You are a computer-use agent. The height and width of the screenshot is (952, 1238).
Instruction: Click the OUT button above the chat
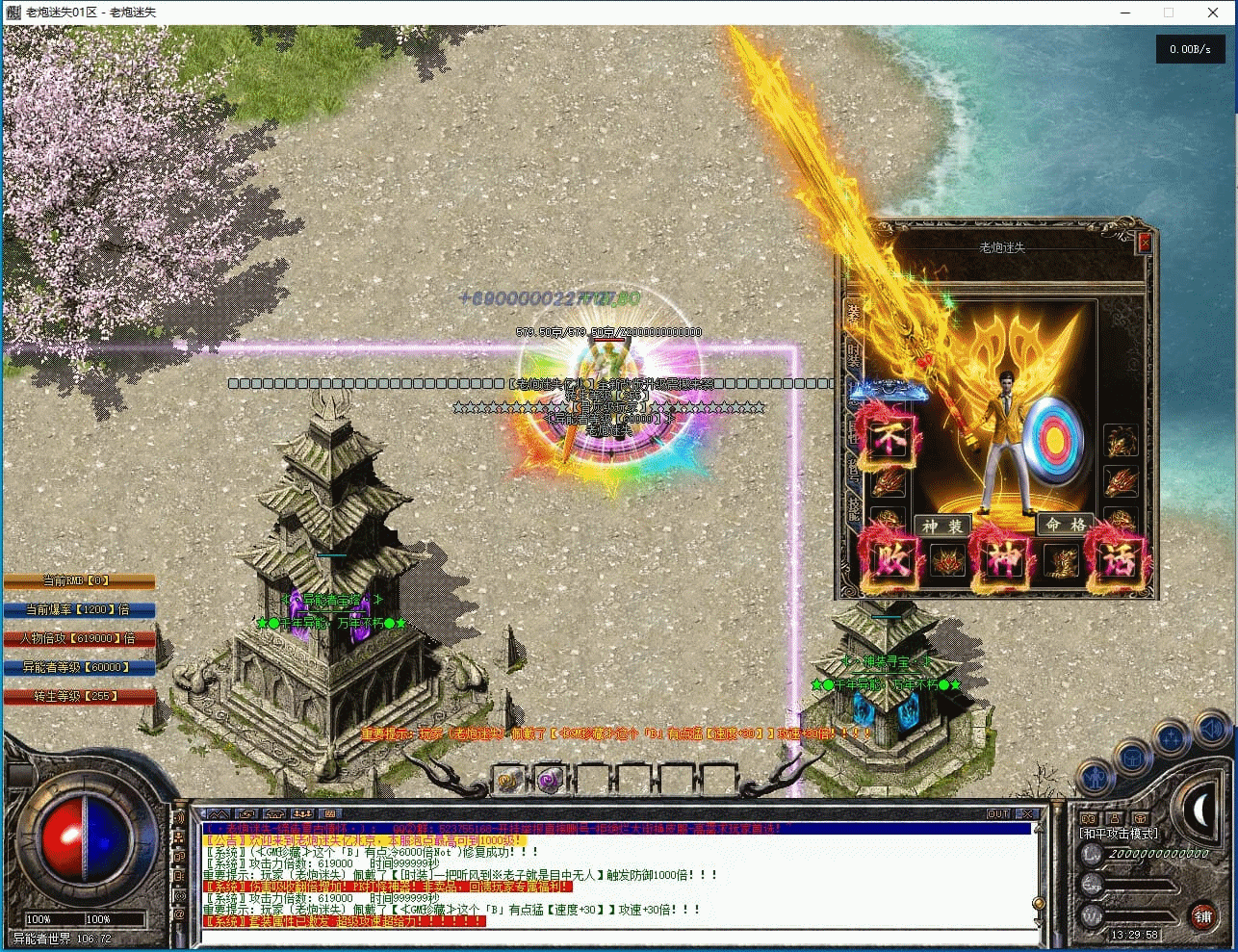point(998,814)
